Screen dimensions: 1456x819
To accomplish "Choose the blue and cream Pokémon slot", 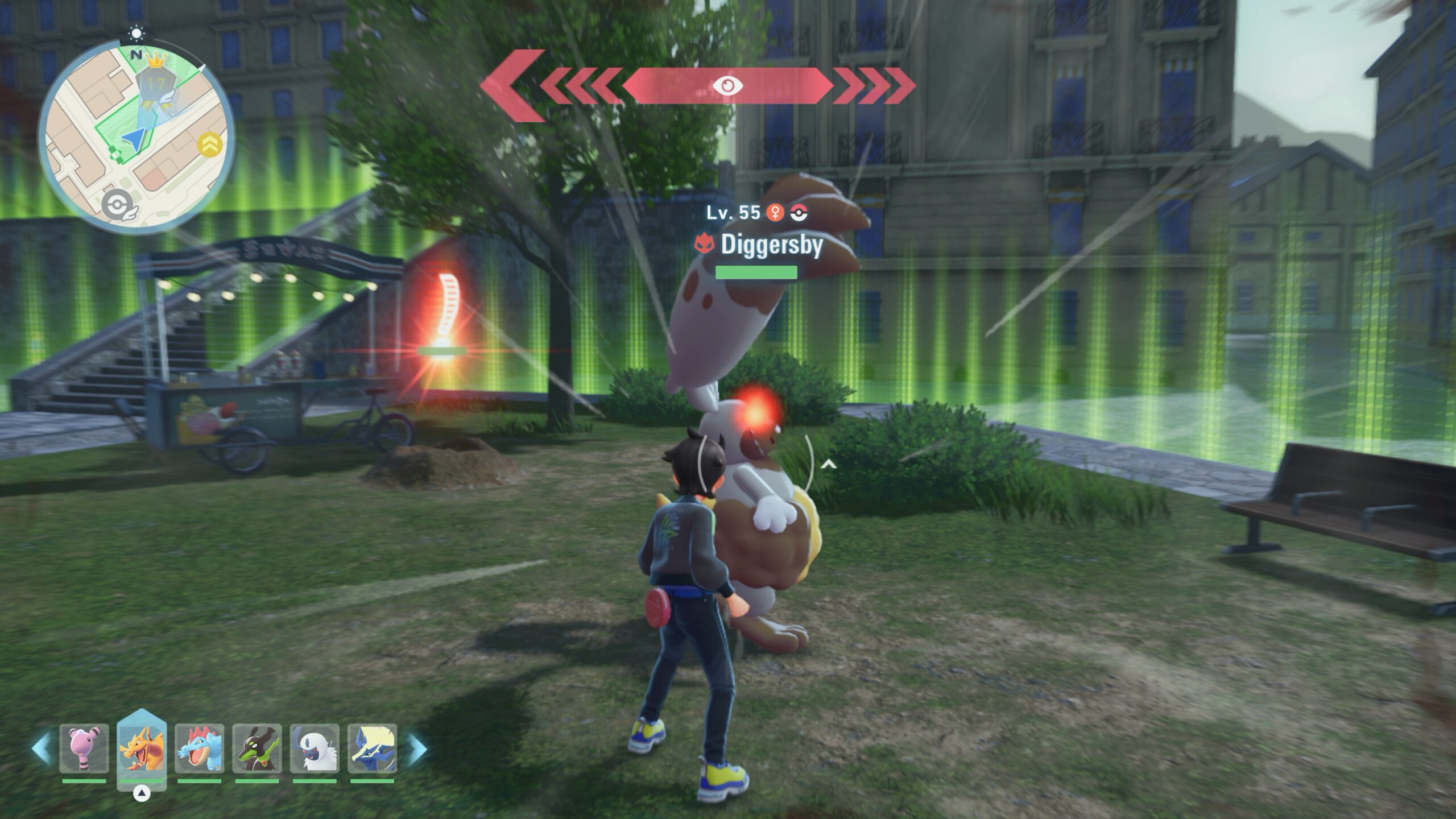I will pos(372,748).
